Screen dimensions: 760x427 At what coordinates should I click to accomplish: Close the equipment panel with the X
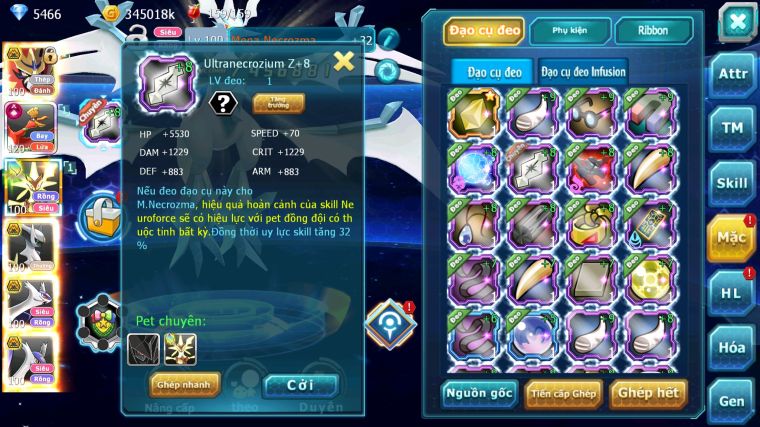point(737,20)
